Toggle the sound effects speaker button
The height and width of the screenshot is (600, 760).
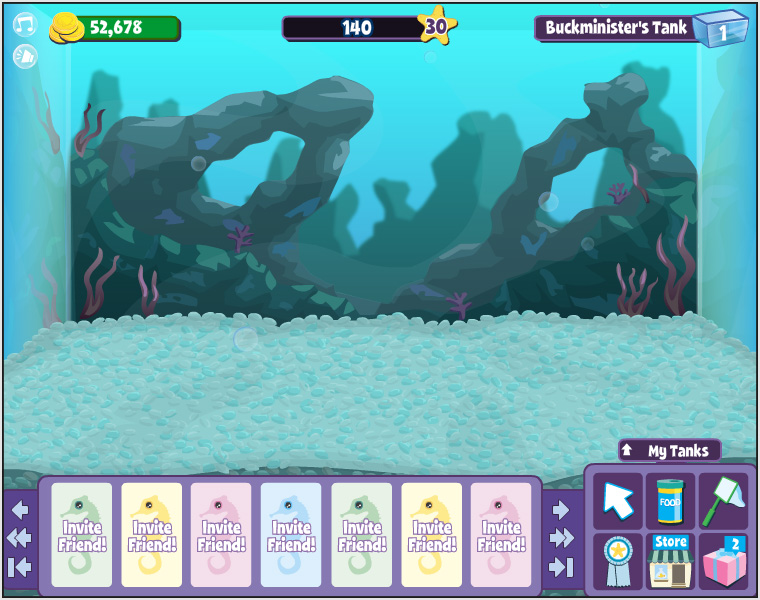24,56
